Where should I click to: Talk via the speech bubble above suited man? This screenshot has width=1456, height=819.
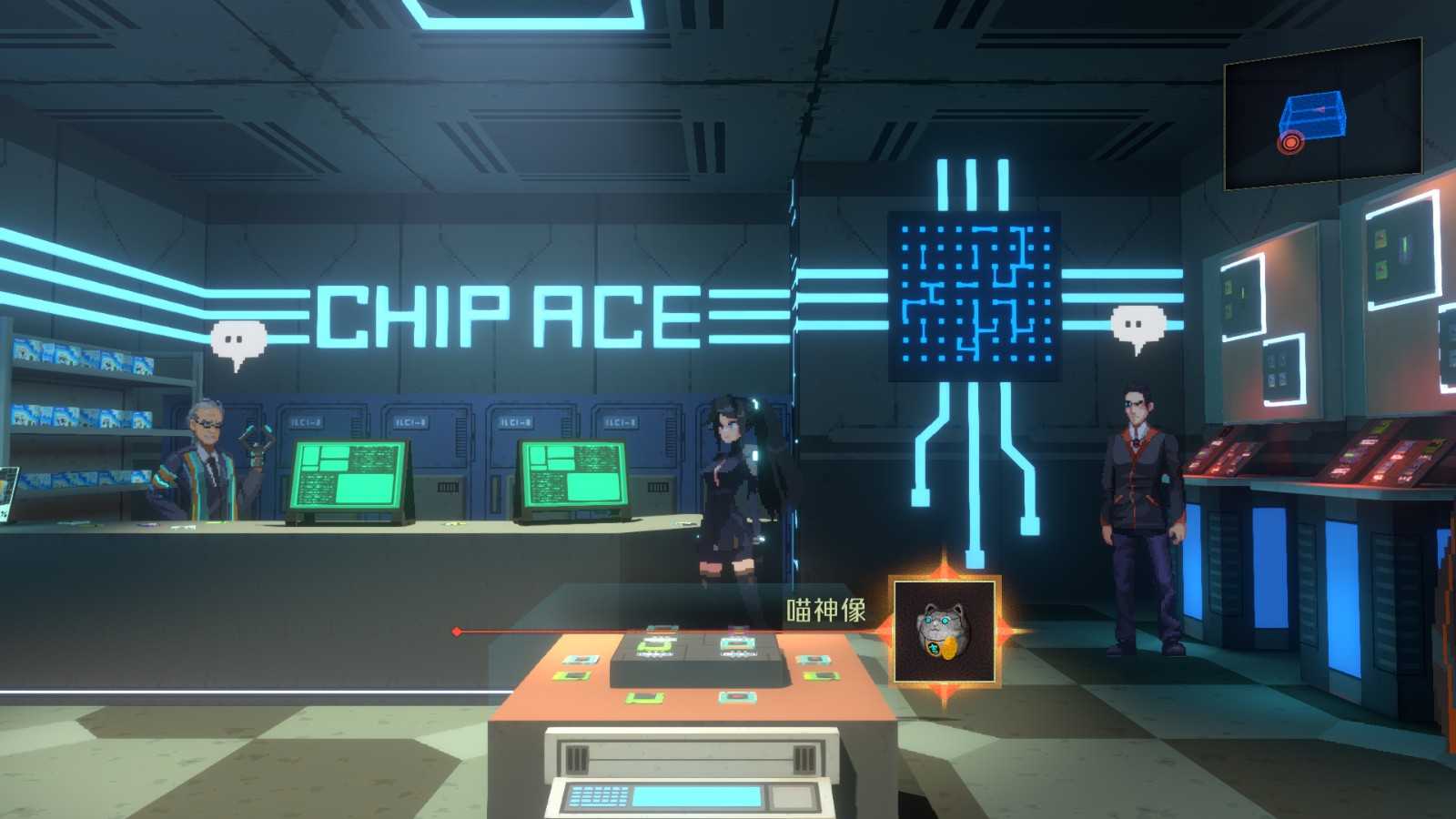(x=1138, y=327)
